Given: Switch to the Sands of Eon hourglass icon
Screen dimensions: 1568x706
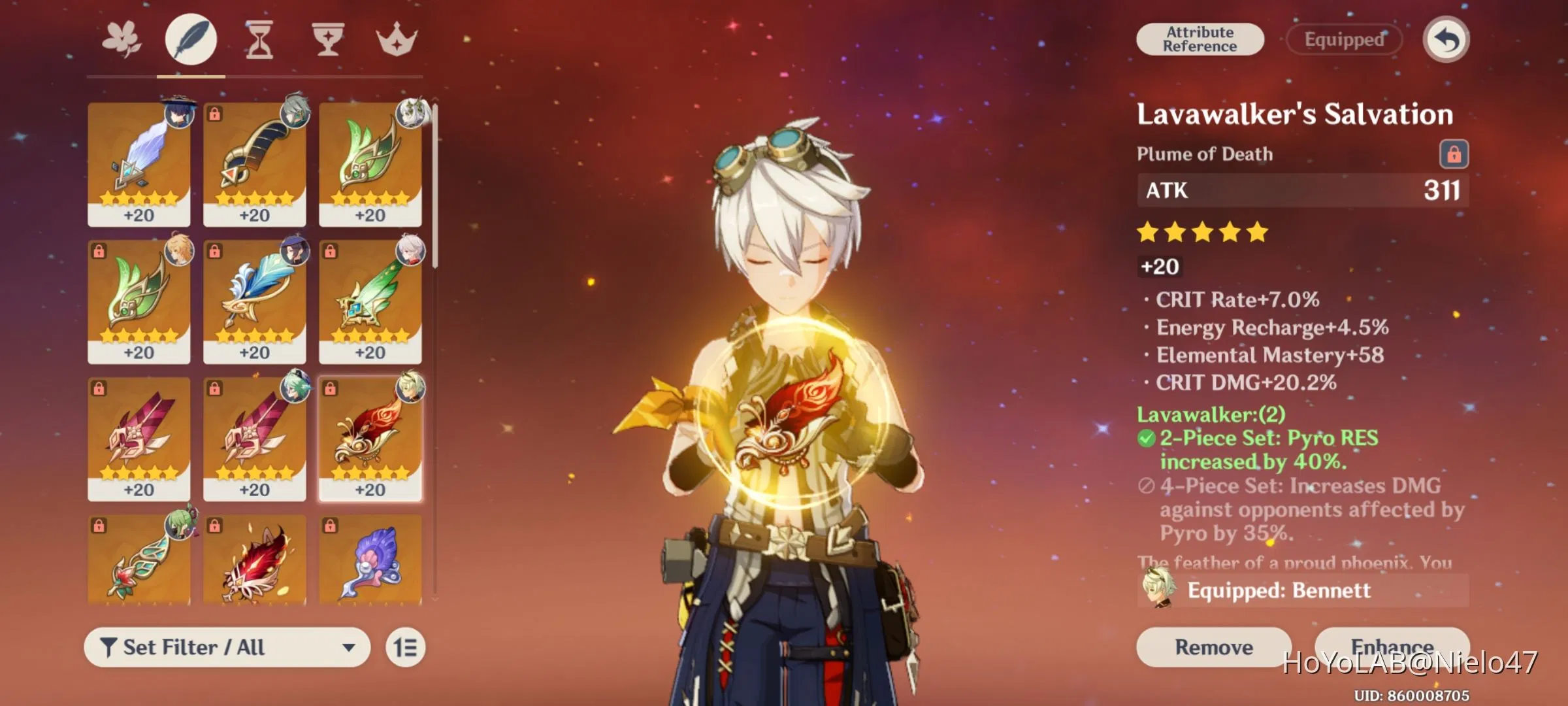Looking at the screenshot, I should tap(259, 38).
